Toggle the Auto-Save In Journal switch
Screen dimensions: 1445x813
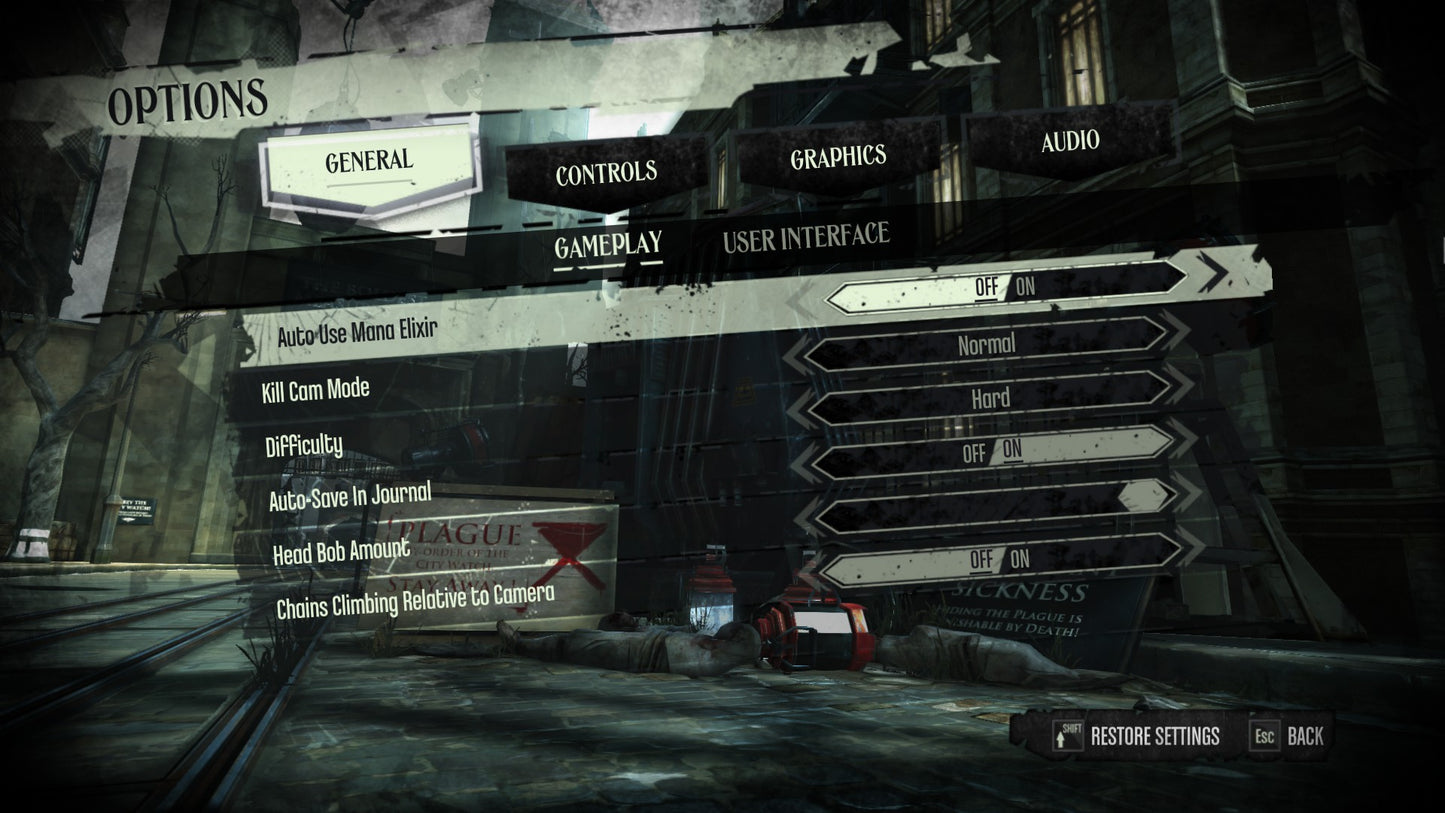992,451
